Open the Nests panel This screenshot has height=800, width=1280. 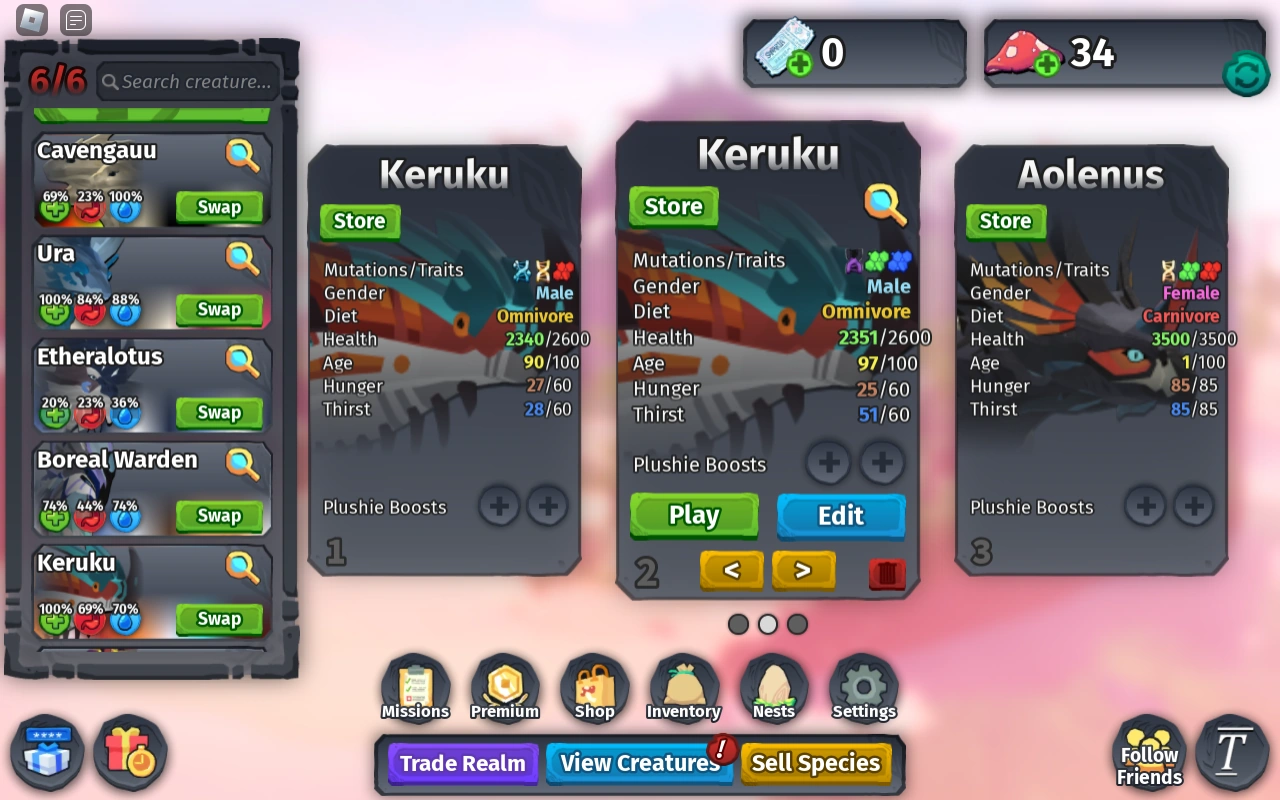773,687
